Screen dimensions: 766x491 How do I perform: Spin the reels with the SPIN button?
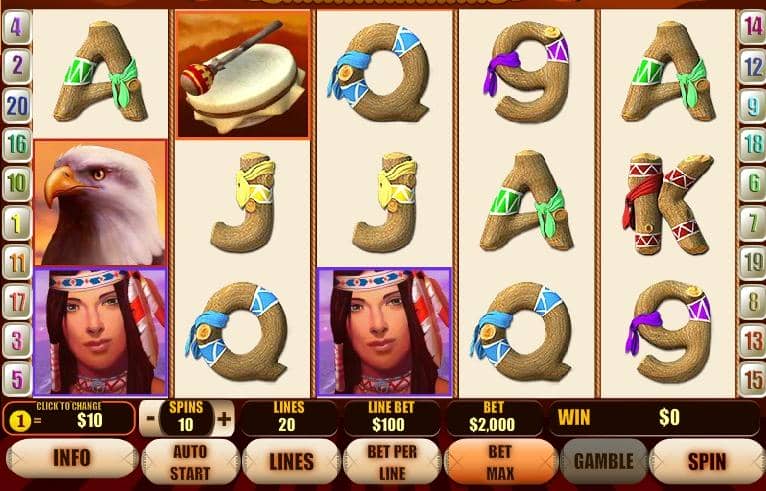click(706, 461)
